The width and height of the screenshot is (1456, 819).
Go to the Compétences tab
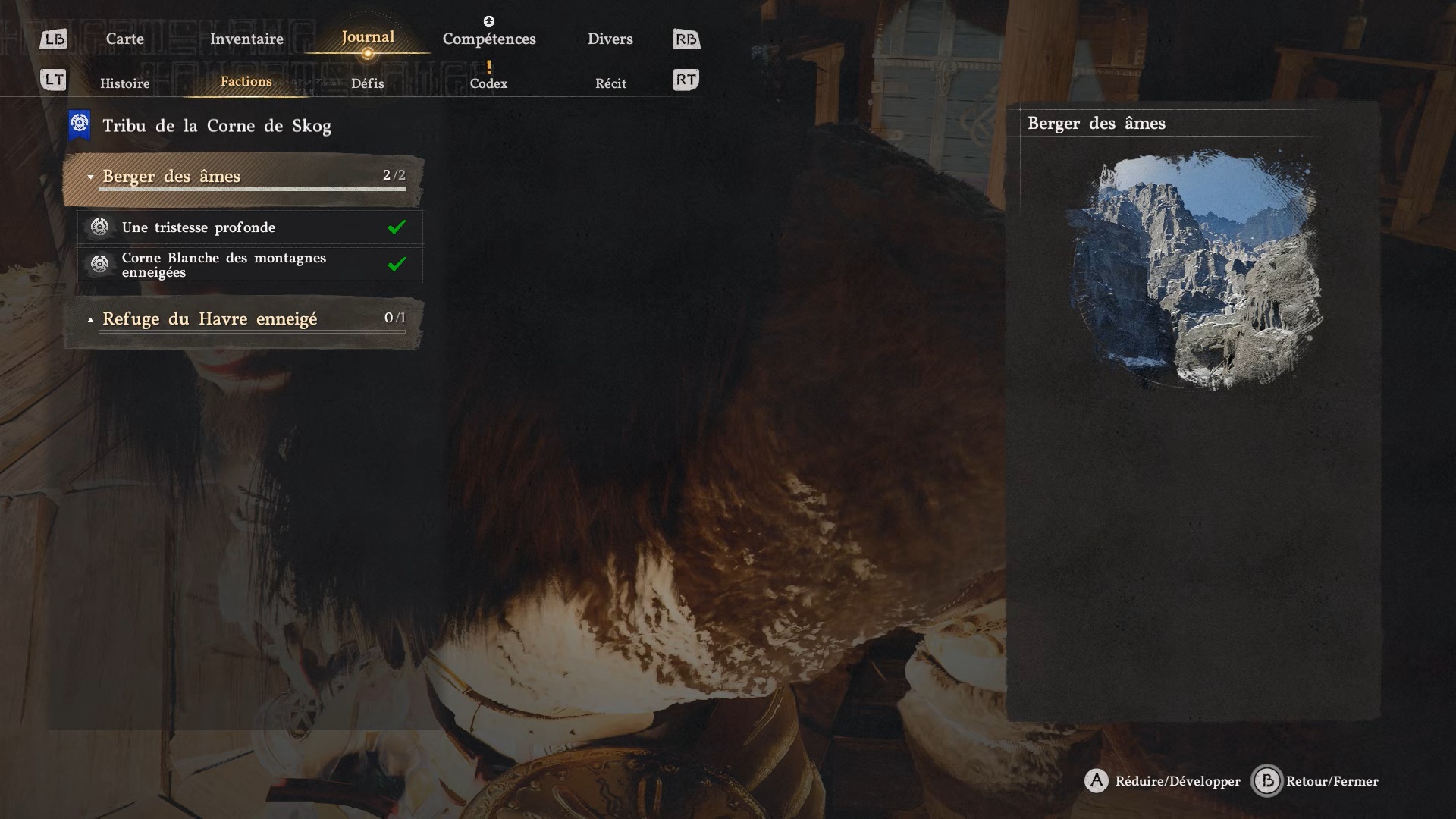pos(489,39)
